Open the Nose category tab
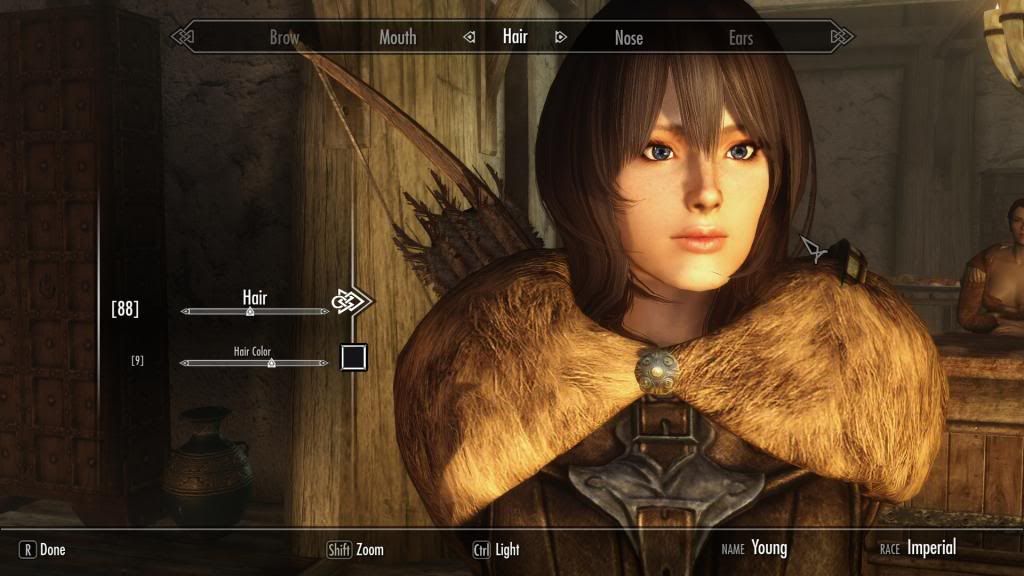Screen dimensions: 1024x576 click(628, 38)
